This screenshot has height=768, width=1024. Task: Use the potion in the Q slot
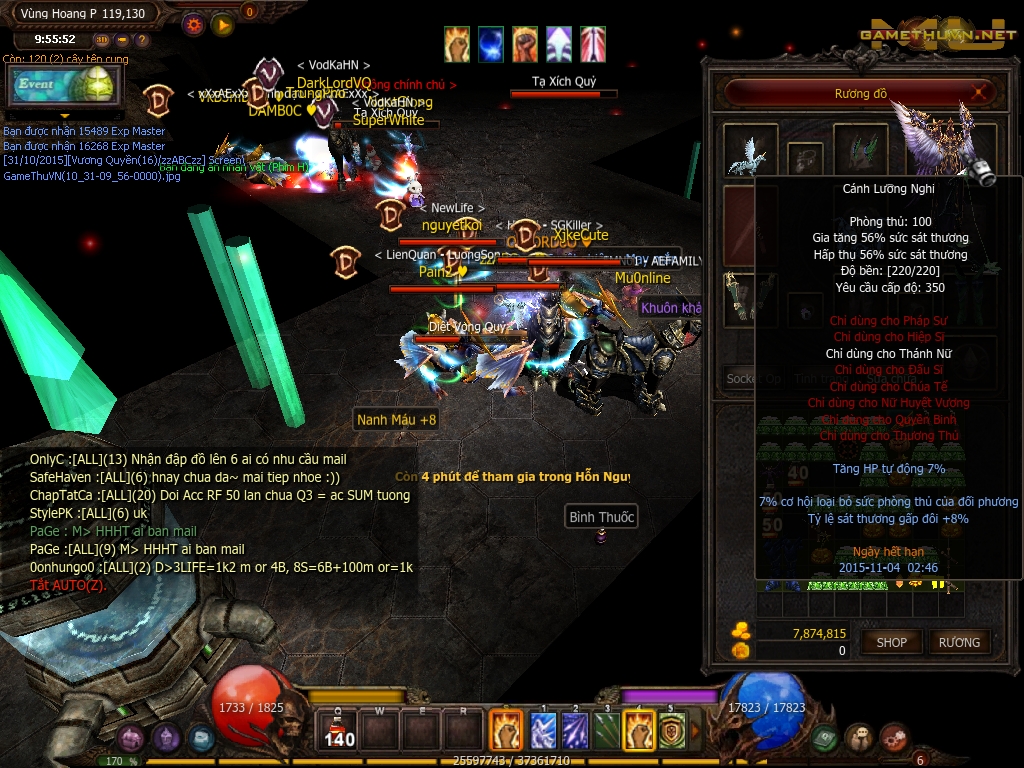coord(340,730)
